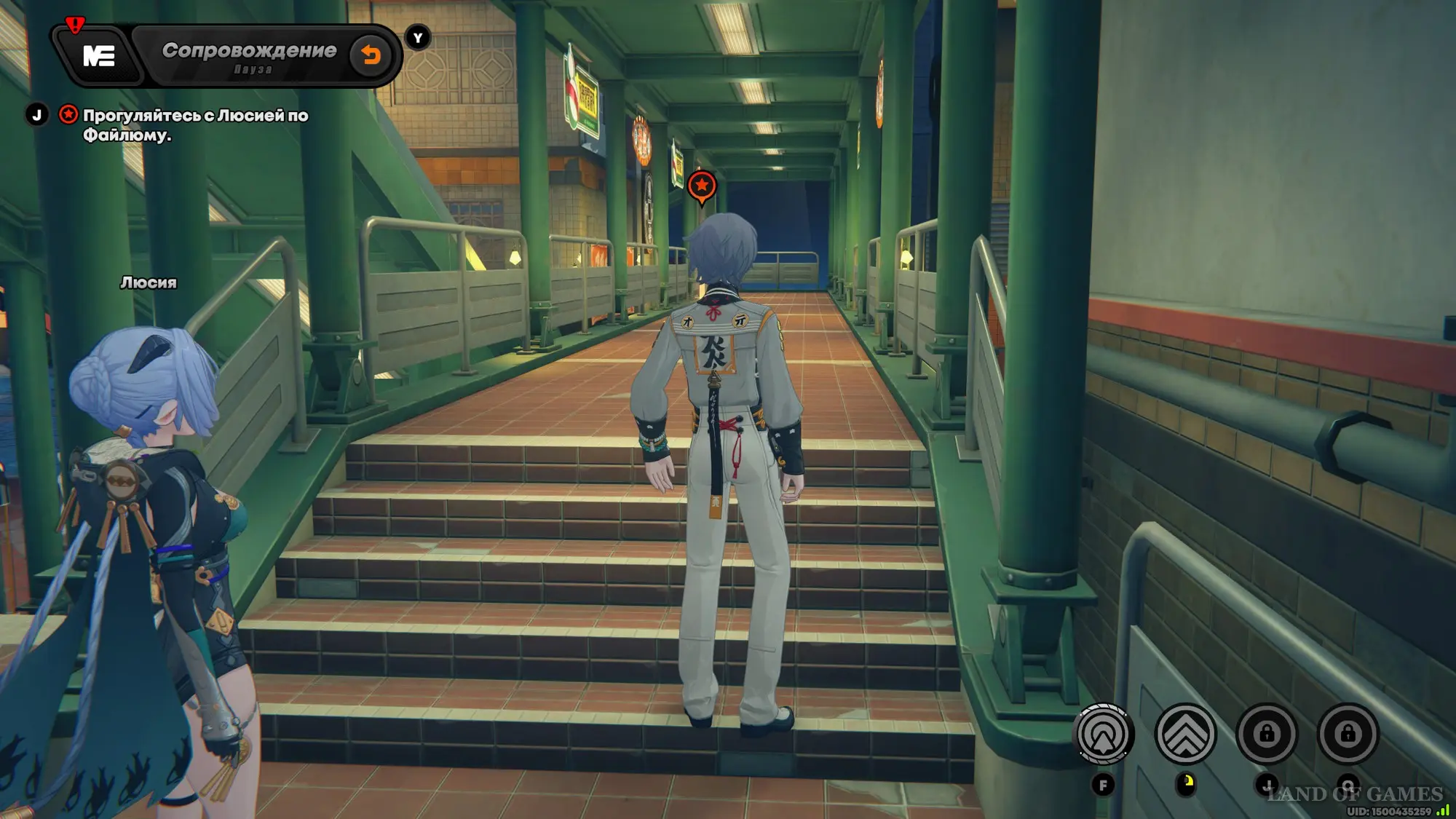Activate the arrow-in-rings interact icon
1456x819 pixels.
(x=1104, y=734)
